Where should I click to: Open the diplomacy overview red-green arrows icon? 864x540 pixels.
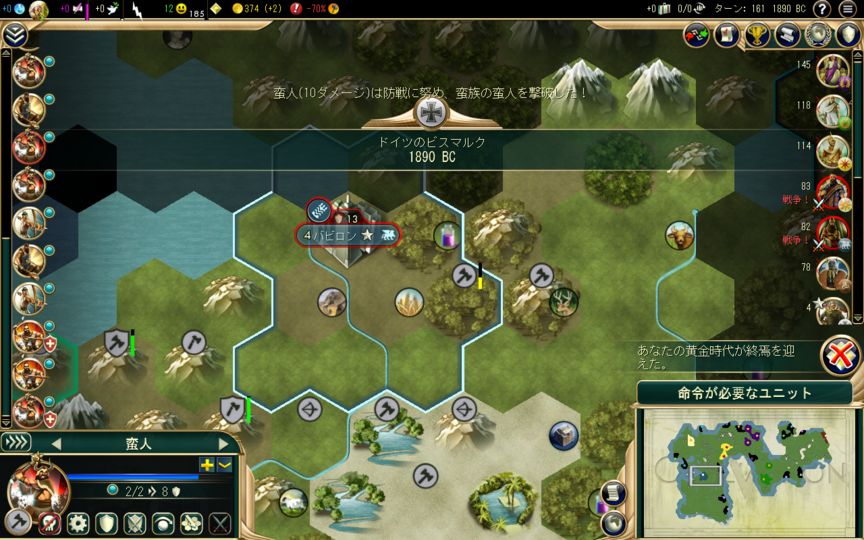coord(697,35)
